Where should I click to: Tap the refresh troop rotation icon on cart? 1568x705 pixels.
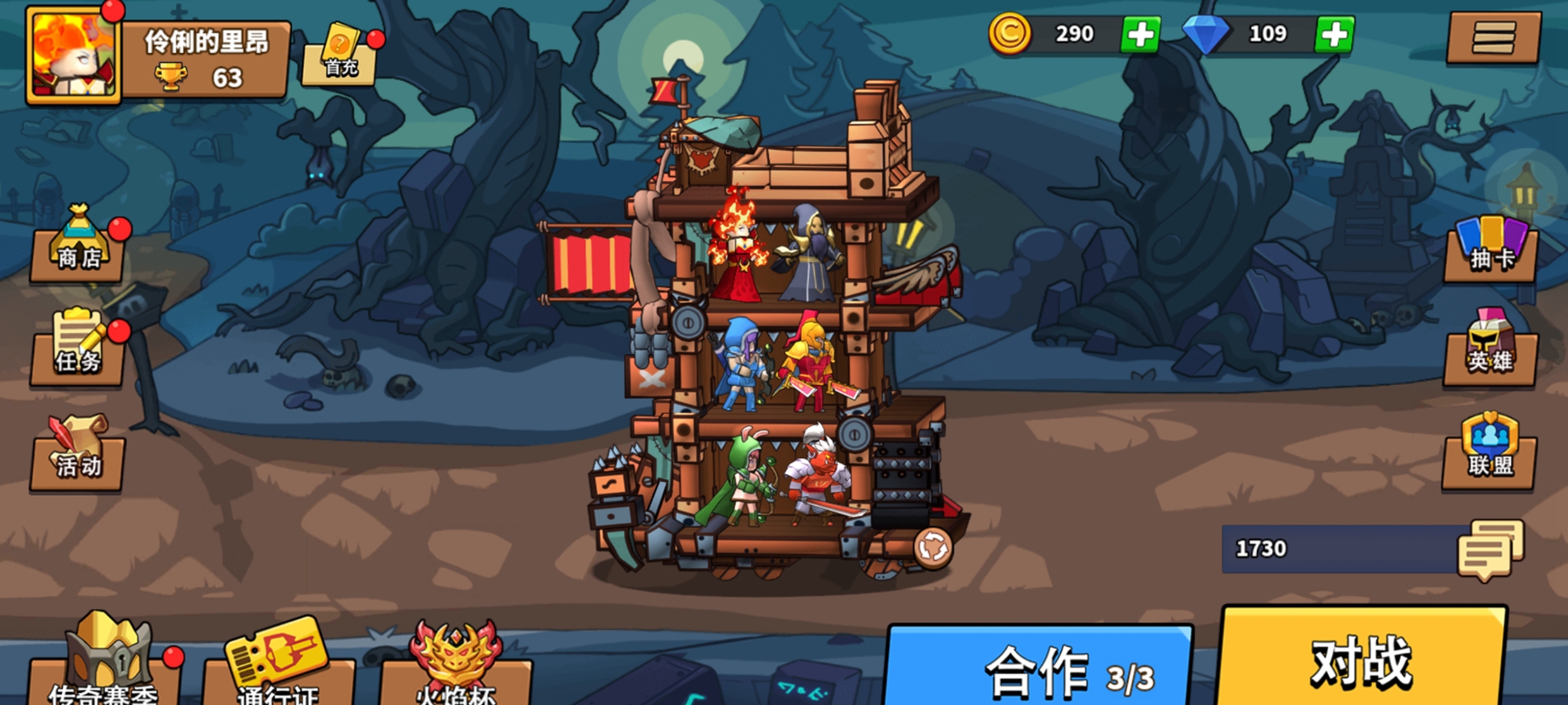935,547
